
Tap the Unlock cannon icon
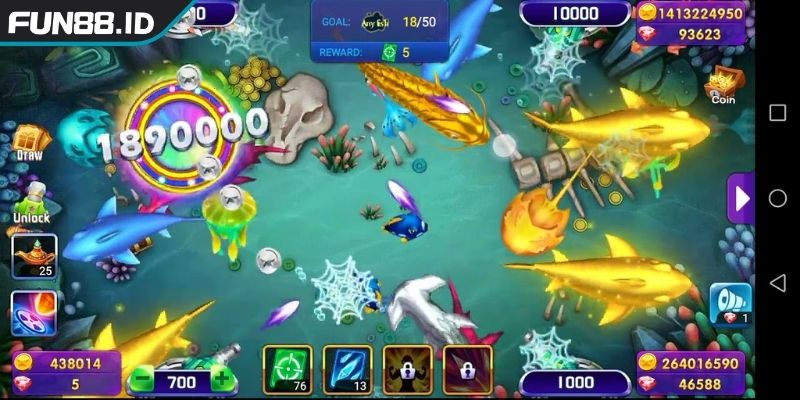31,201
